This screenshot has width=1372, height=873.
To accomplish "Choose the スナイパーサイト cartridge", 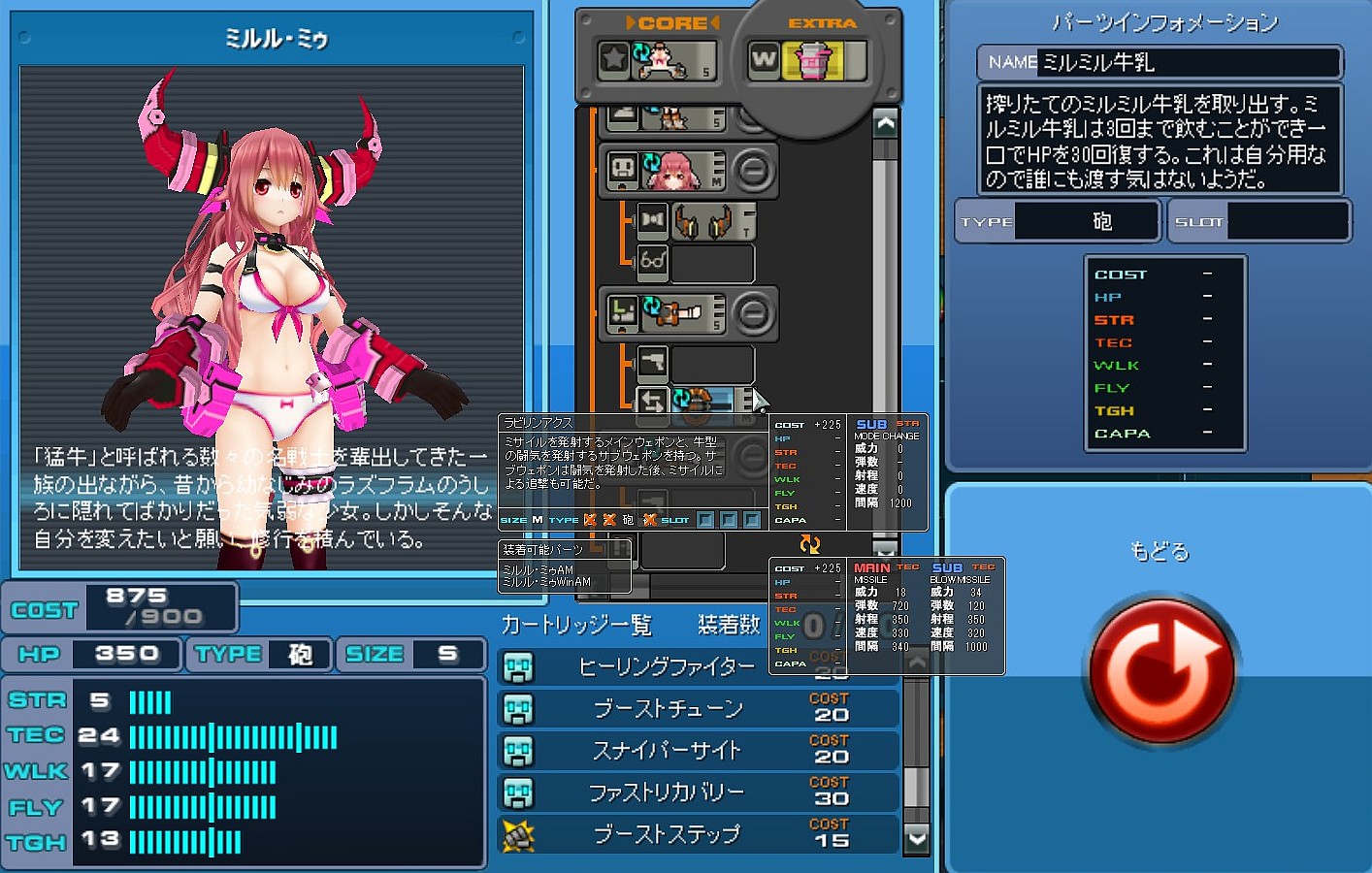I will tap(666, 751).
